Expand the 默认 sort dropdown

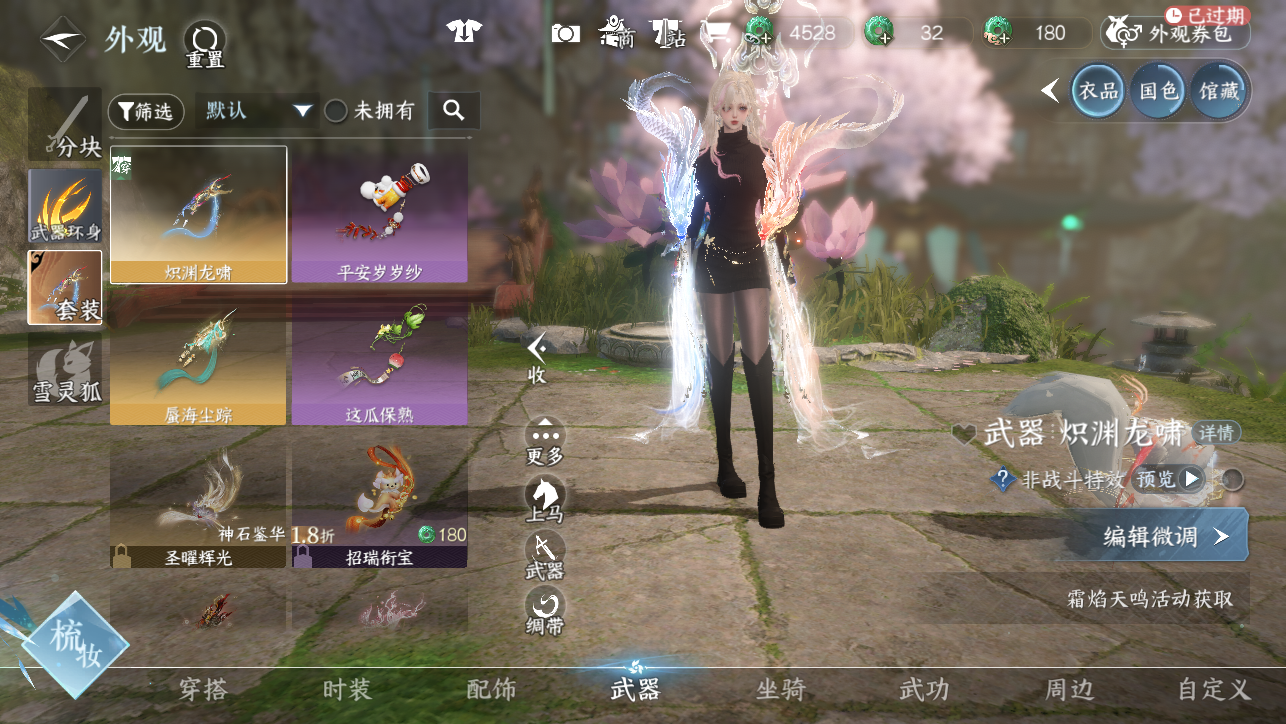pyautogui.click(x=257, y=111)
